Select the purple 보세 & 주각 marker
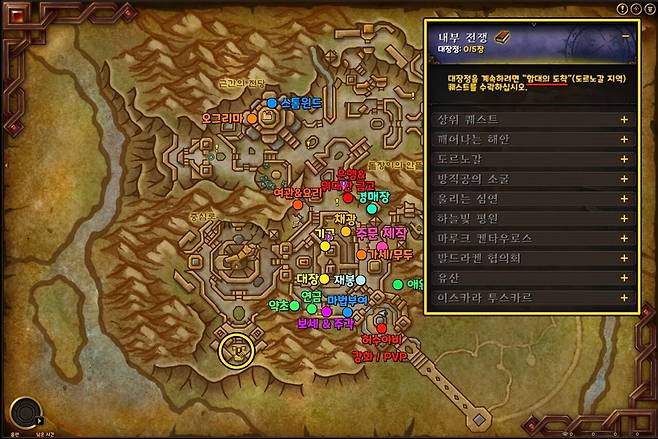The height and width of the screenshot is (439, 658). click(326, 312)
